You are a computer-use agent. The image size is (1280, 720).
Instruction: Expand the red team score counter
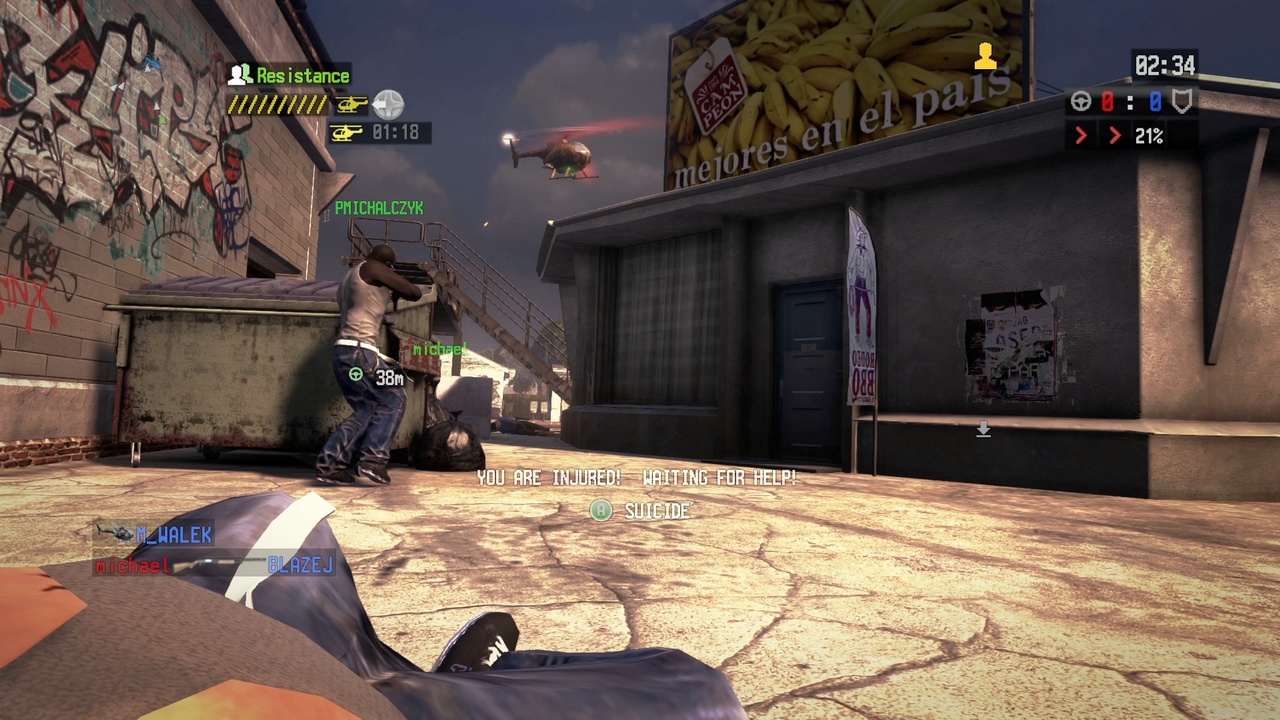tap(1108, 101)
